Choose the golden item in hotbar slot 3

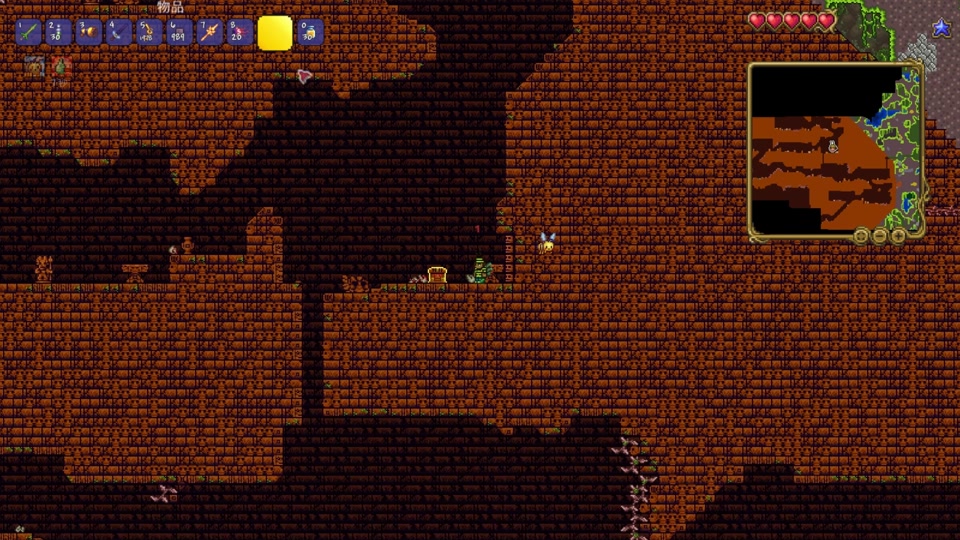(89, 32)
